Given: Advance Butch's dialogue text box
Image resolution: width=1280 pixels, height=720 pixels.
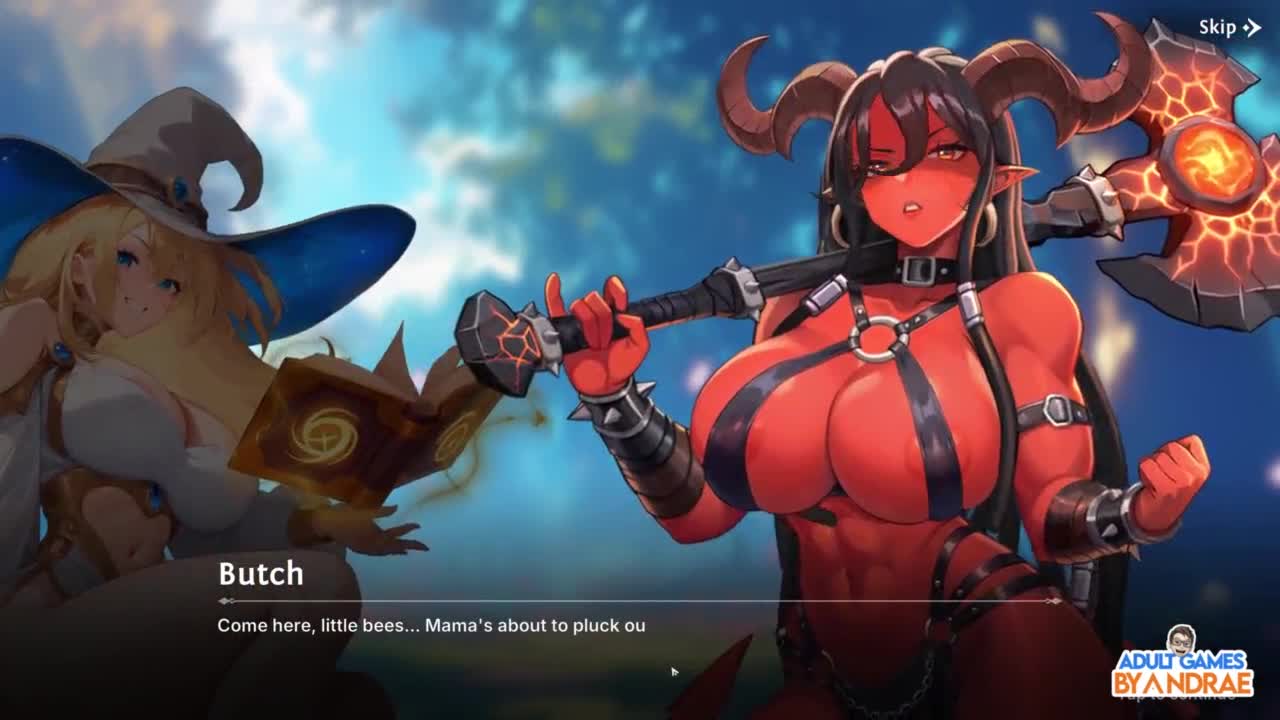Looking at the screenshot, I should click(x=640, y=640).
